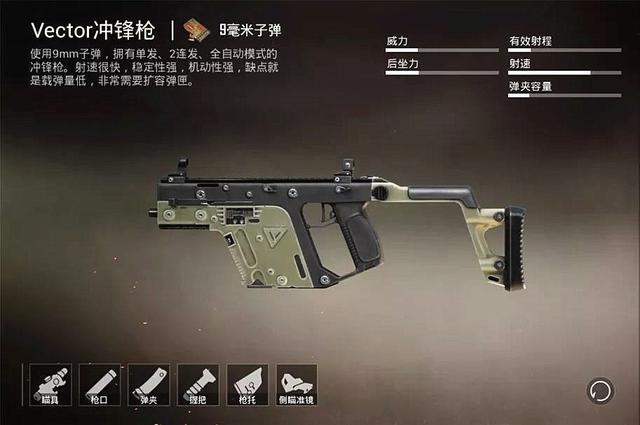Image resolution: width=640 pixels, height=425 pixels.
Task: Open the stock (枪托) attachment slot
Action: pyautogui.click(x=246, y=385)
